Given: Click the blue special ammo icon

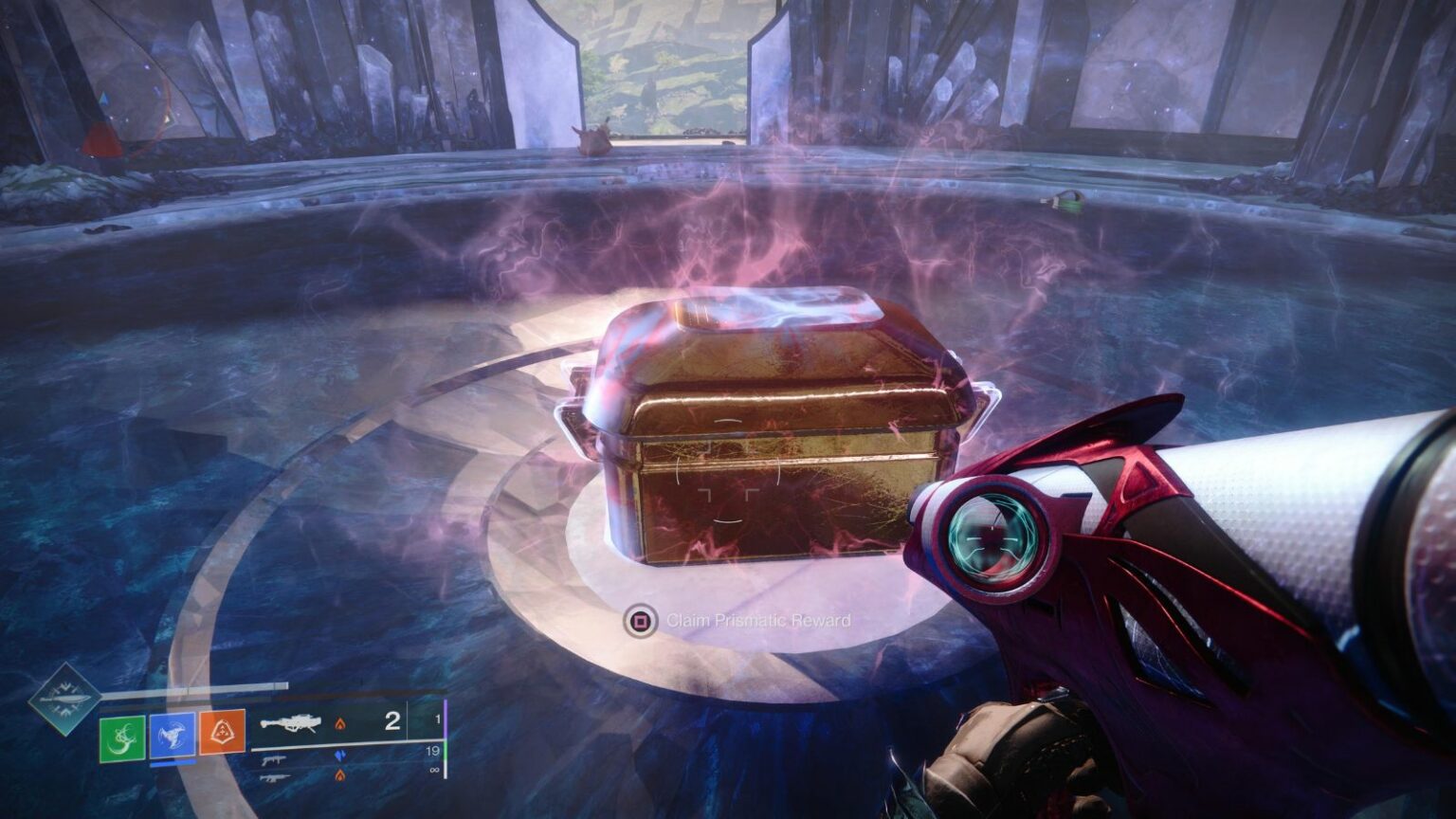Looking at the screenshot, I should (340, 755).
